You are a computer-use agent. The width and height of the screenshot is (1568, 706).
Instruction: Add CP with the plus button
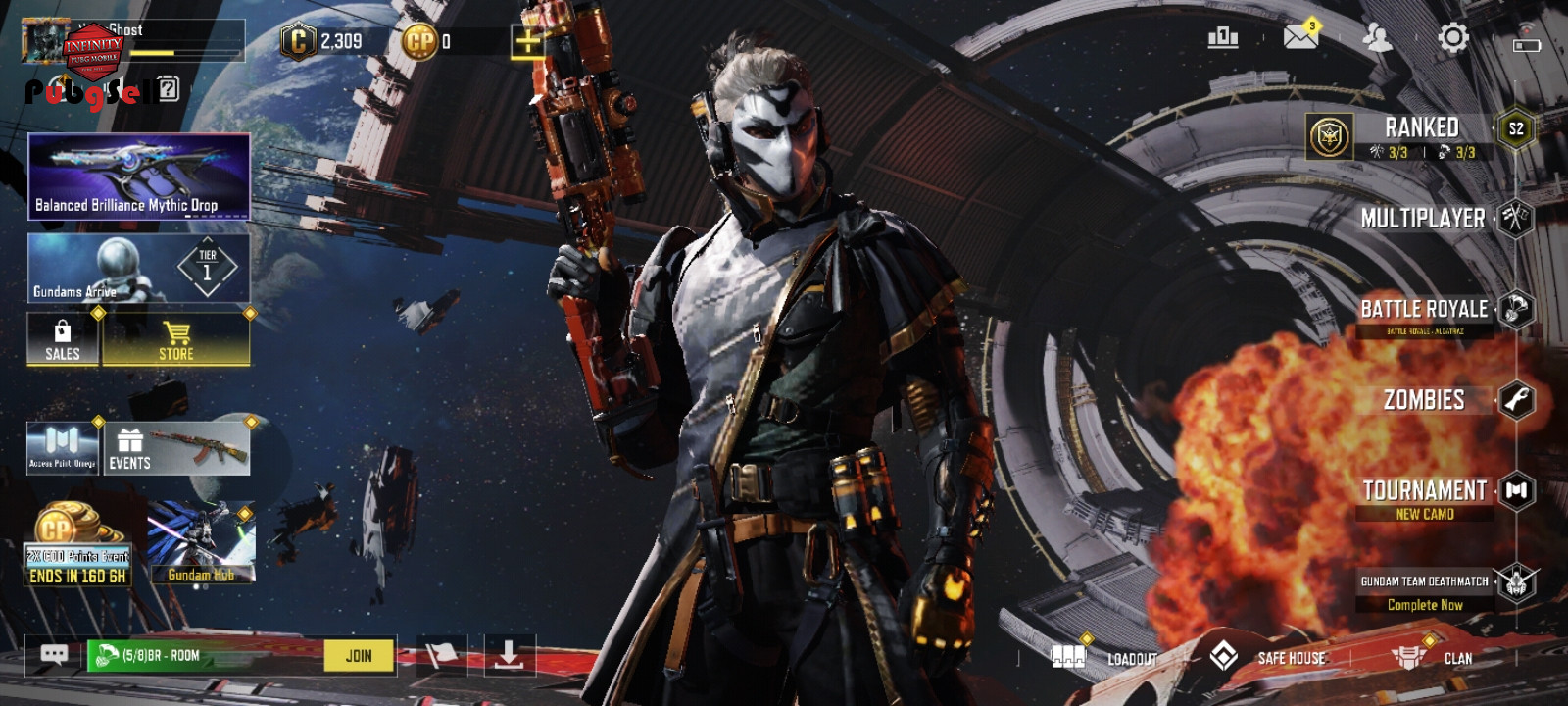(x=527, y=41)
